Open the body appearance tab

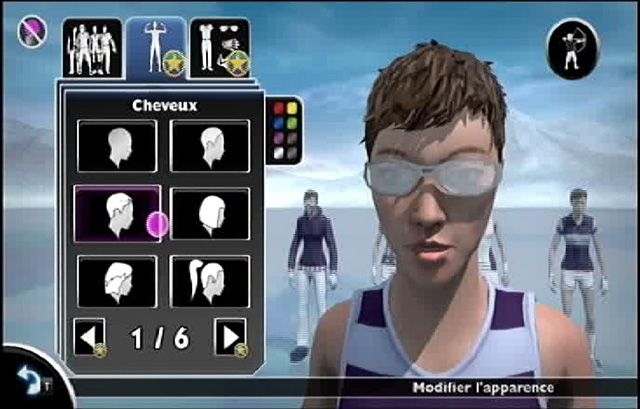(x=155, y=48)
